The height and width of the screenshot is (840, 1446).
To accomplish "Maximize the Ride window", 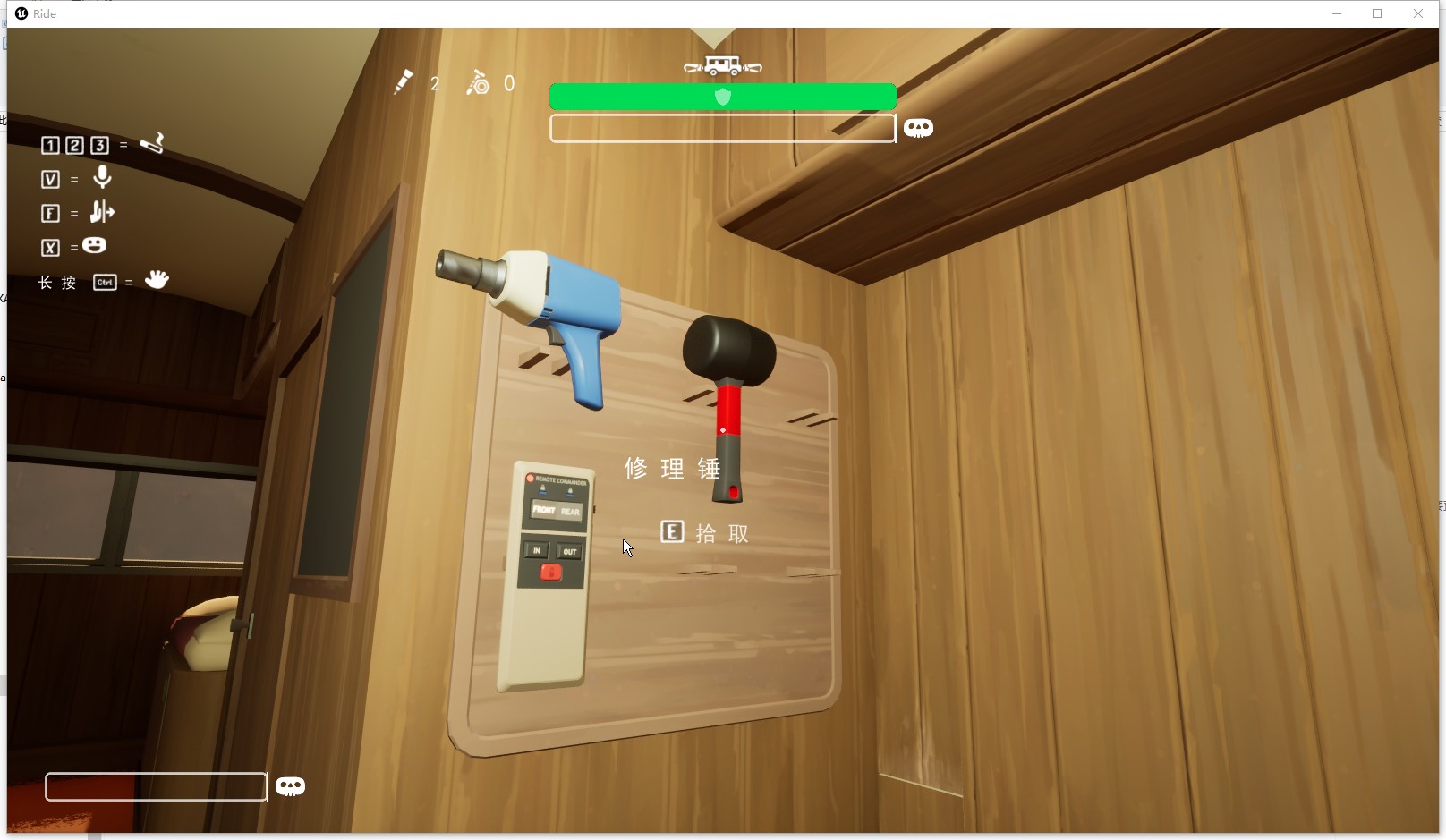I will point(1377,13).
